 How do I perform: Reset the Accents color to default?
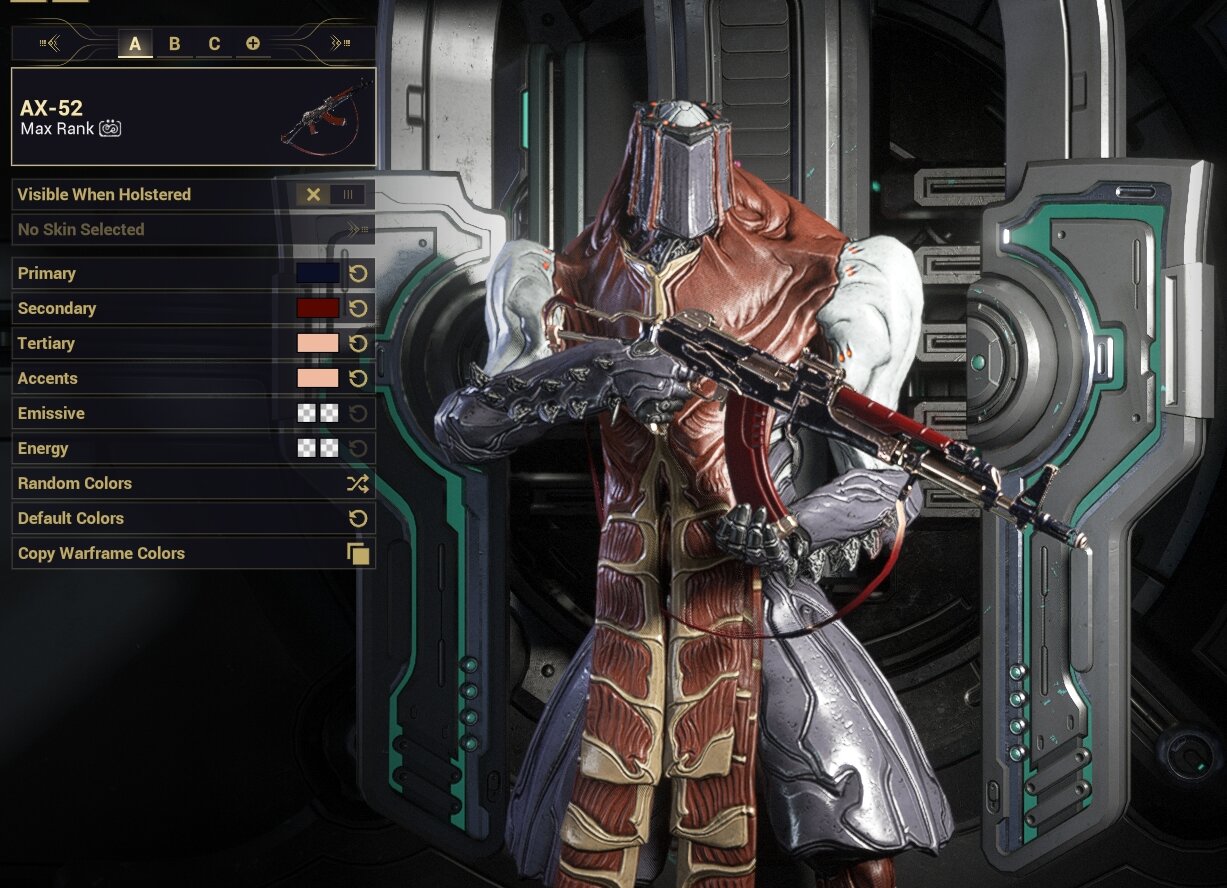point(358,378)
